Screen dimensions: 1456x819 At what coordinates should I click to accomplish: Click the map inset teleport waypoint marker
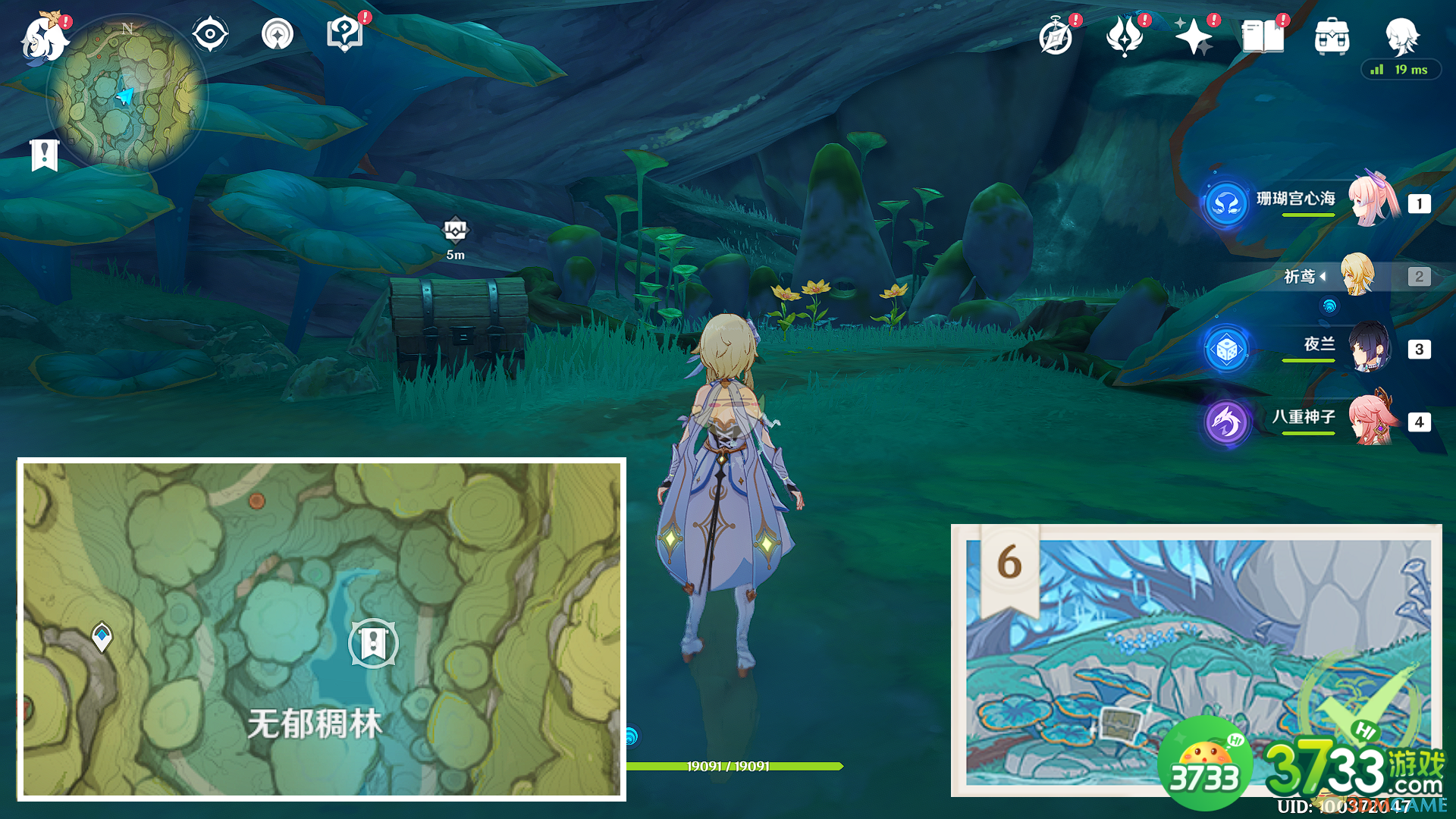[x=102, y=635]
